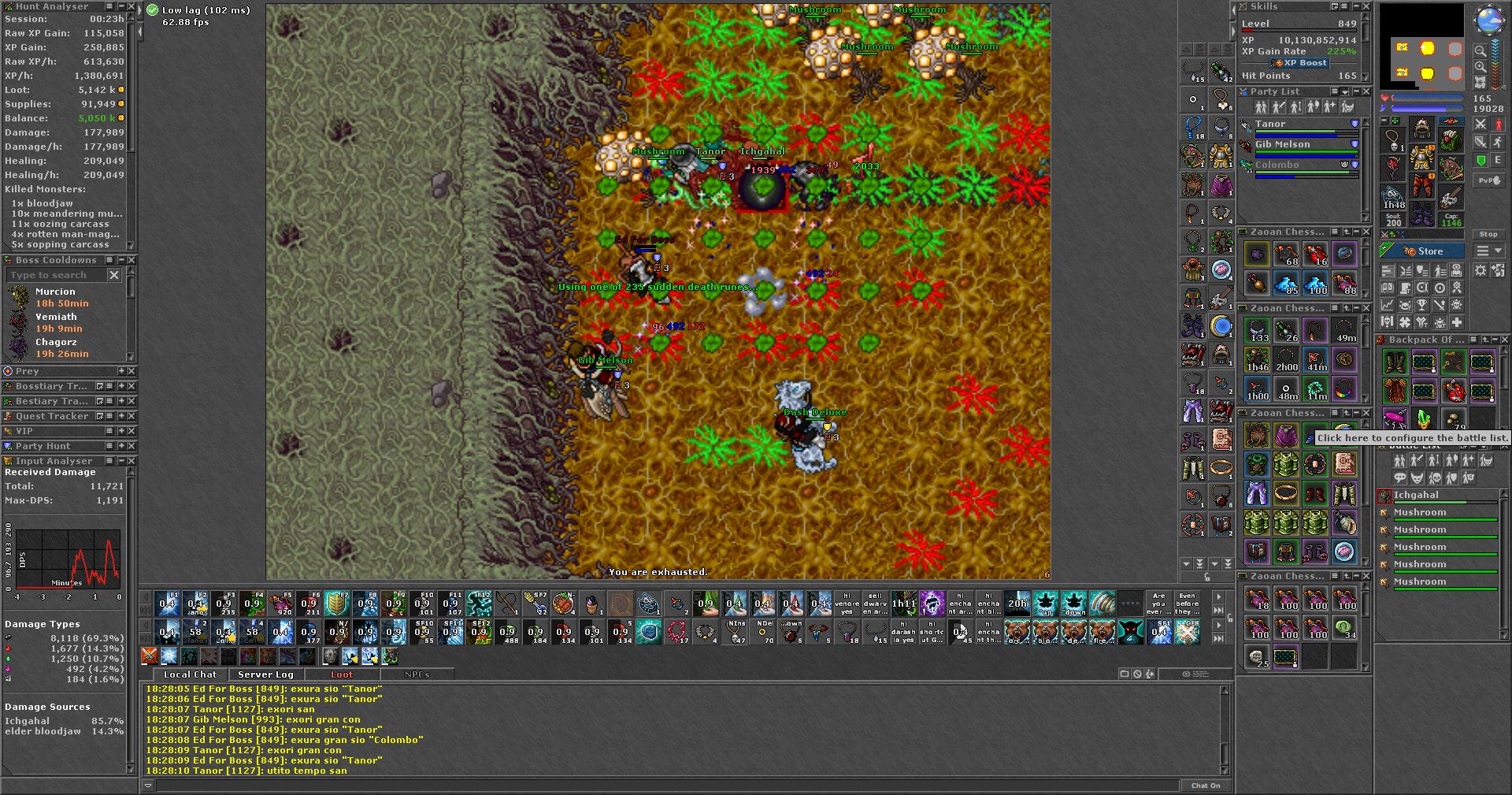The width and height of the screenshot is (1512, 795).
Task: Select Tanor in the party list
Action: click(1270, 124)
